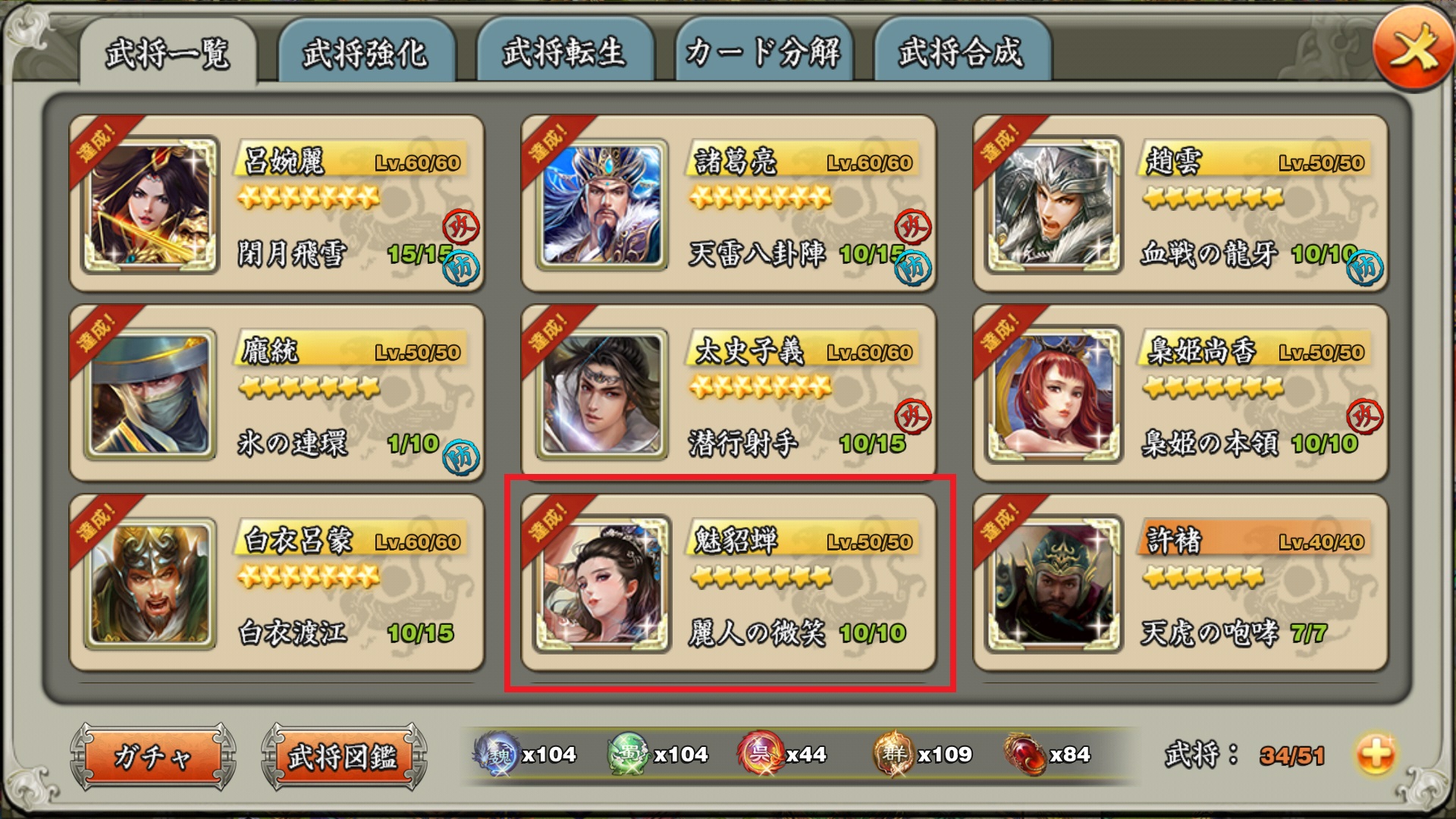Screen dimensions: 1456x819
Task: Select the 趙雲 general card
Action: pyautogui.click(x=1180, y=203)
